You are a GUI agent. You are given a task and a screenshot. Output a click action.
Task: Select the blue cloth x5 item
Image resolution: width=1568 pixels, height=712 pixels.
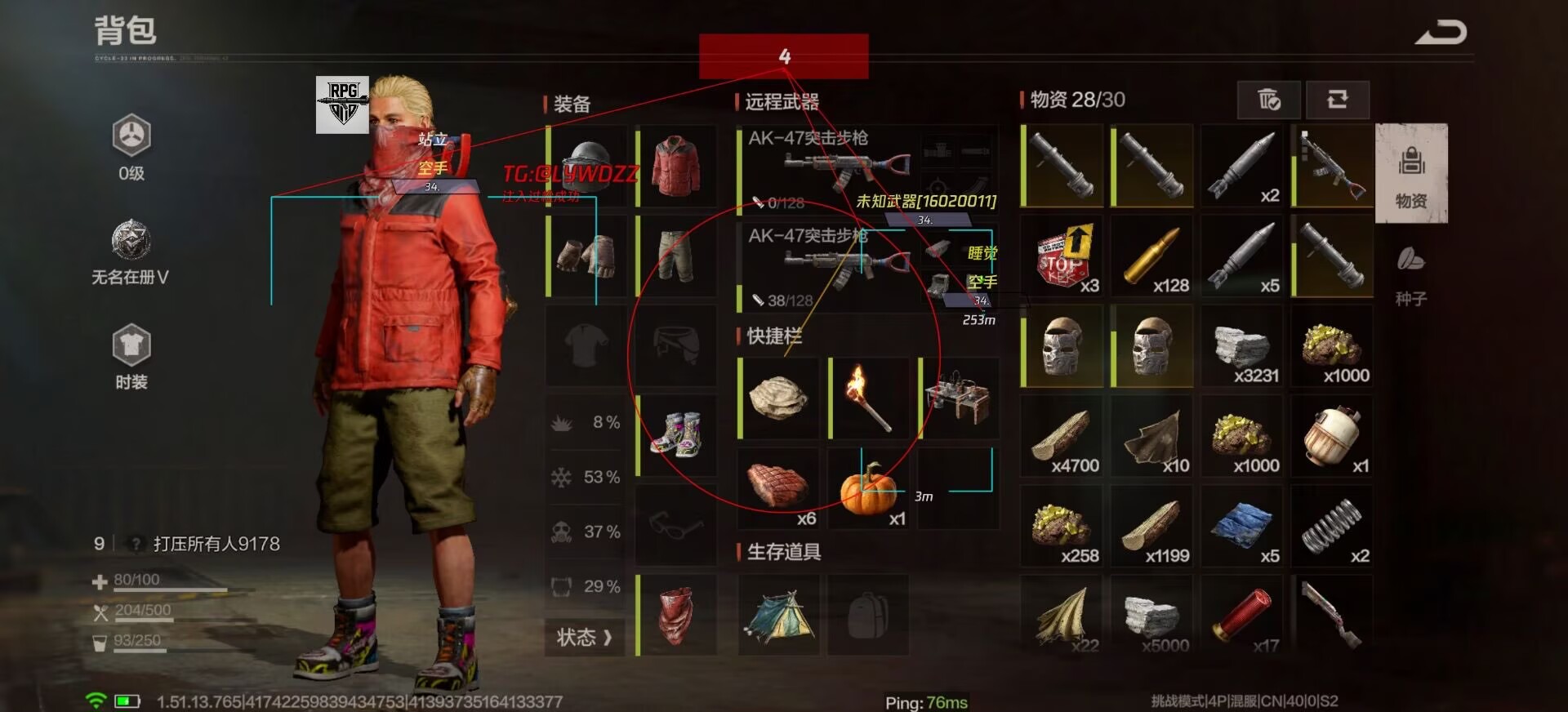coord(1241,526)
